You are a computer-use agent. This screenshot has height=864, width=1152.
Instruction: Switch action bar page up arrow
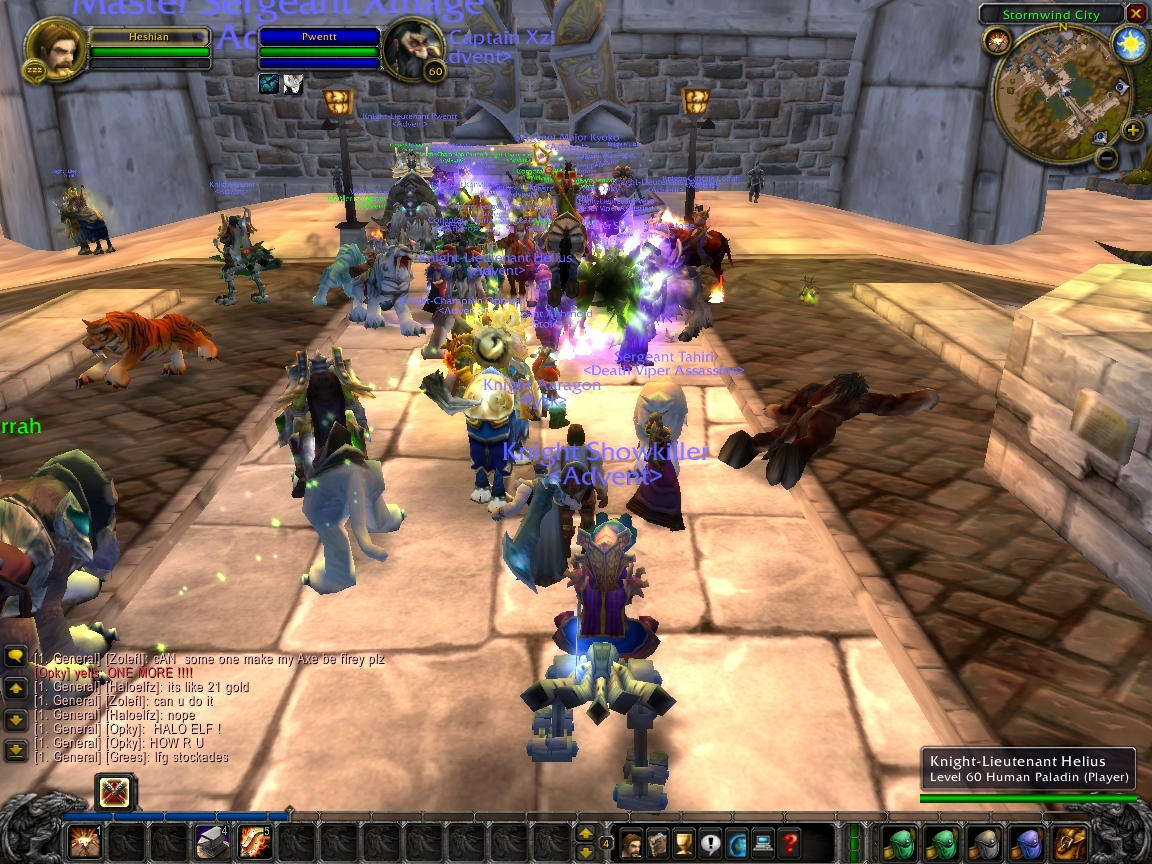tap(586, 834)
